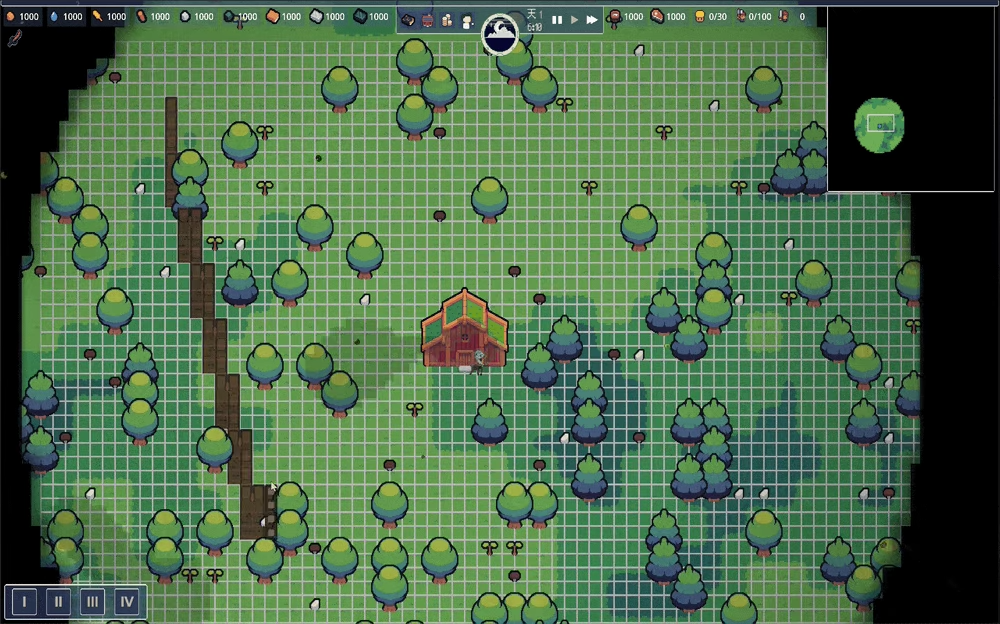The width and height of the screenshot is (1000, 624).
Task: Pause the game with the pause button
Action: pyautogui.click(x=557, y=20)
